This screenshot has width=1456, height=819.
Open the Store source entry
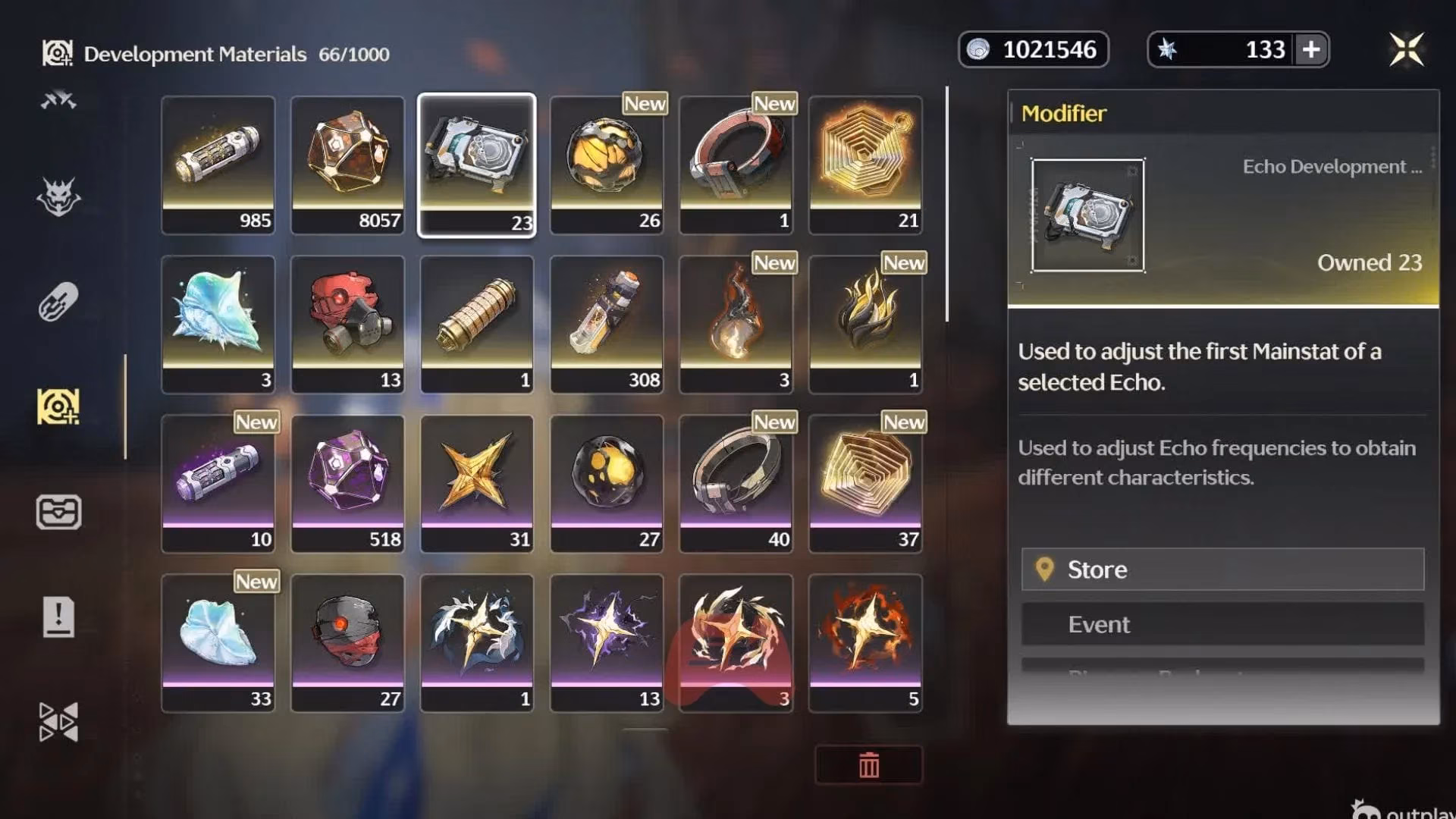click(x=1222, y=570)
